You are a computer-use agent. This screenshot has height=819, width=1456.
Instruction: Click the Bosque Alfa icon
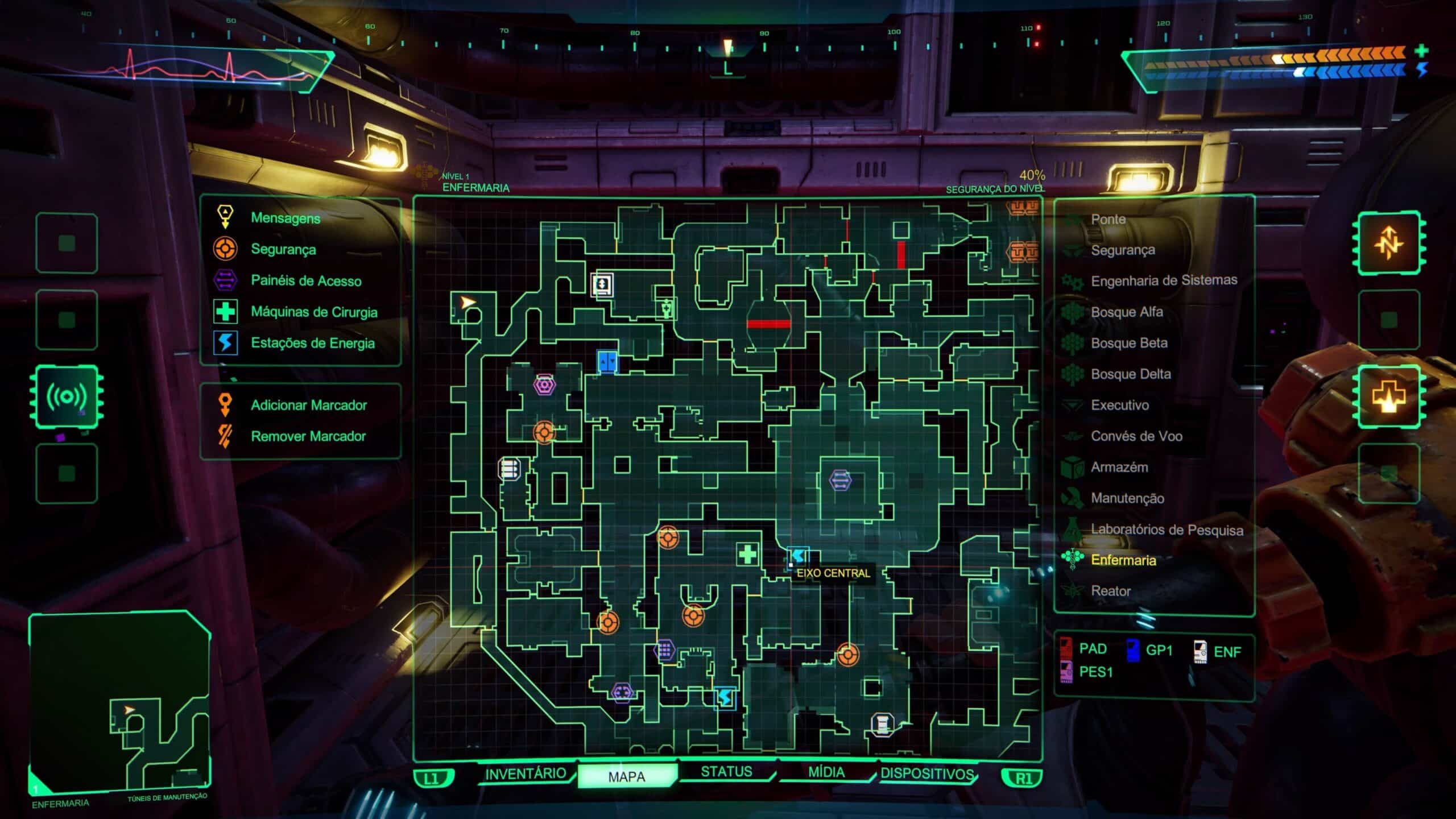click(x=1072, y=312)
